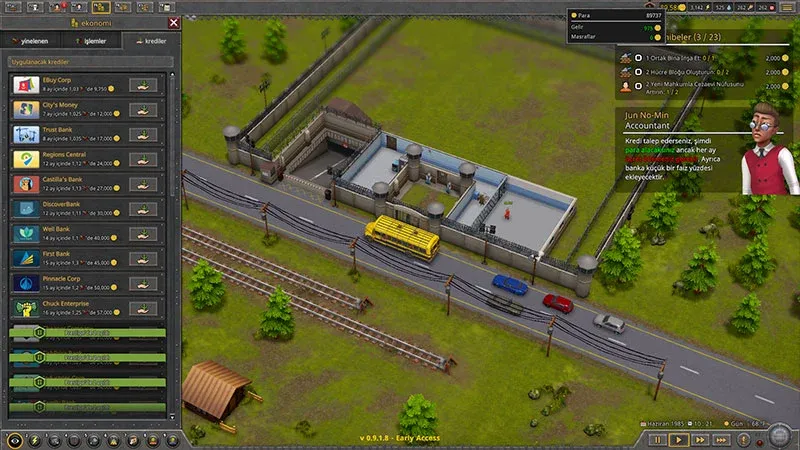The image size is (800, 450).
Task: Take the EBuy Corp loan
Action: pyautogui.click(x=144, y=84)
